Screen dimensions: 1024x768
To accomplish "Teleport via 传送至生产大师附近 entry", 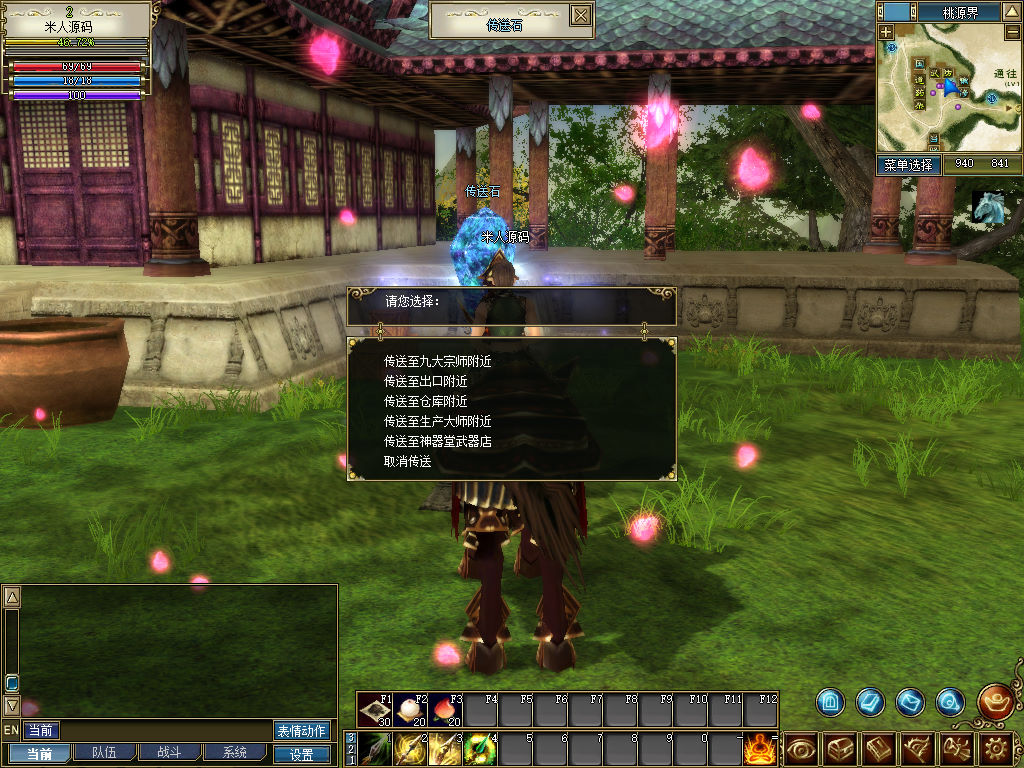I will coord(437,421).
